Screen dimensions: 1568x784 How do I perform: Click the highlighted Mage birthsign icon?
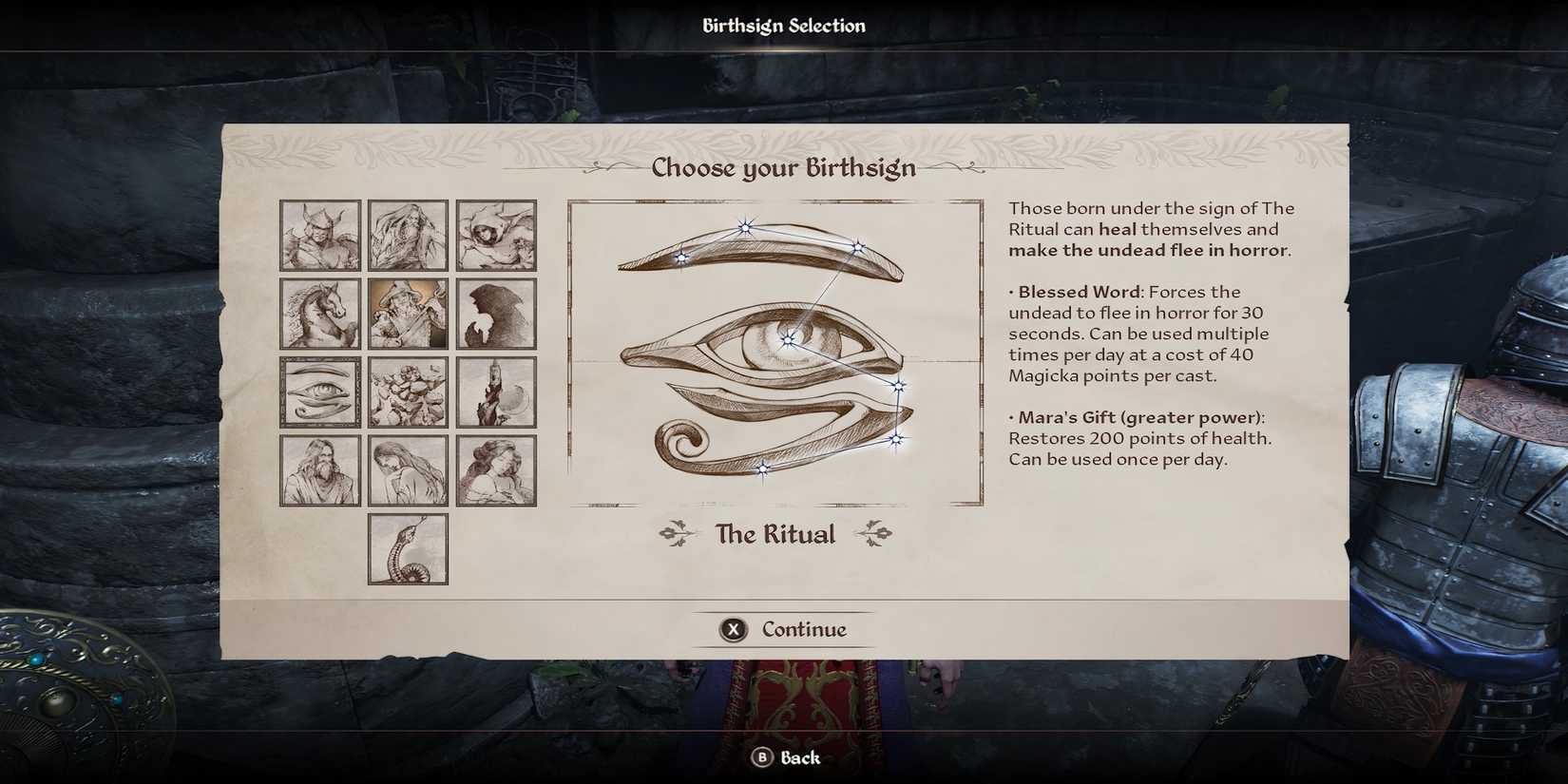pyautogui.click(x=409, y=314)
